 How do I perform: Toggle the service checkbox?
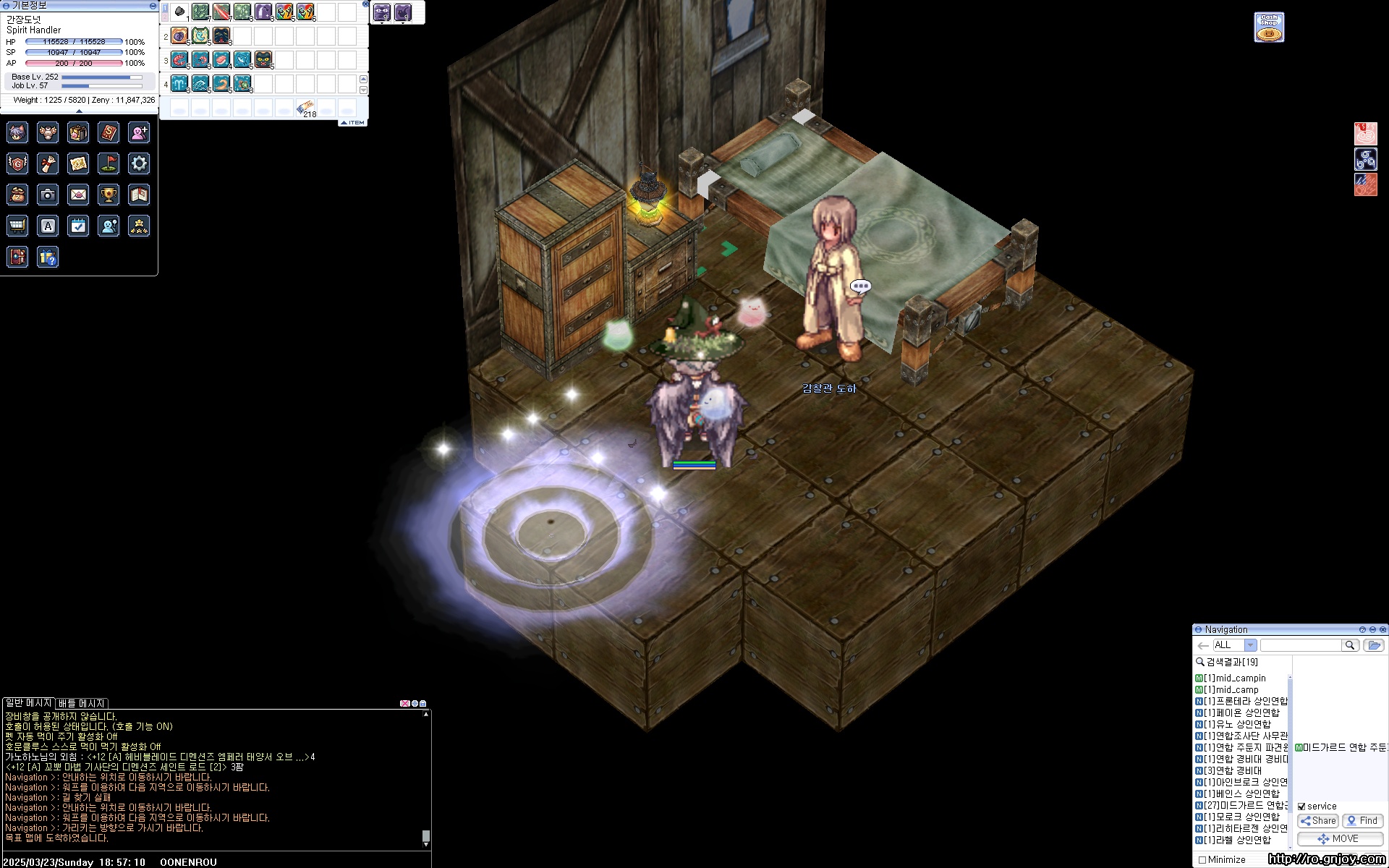pyautogui.click(x=1301, y=807)
